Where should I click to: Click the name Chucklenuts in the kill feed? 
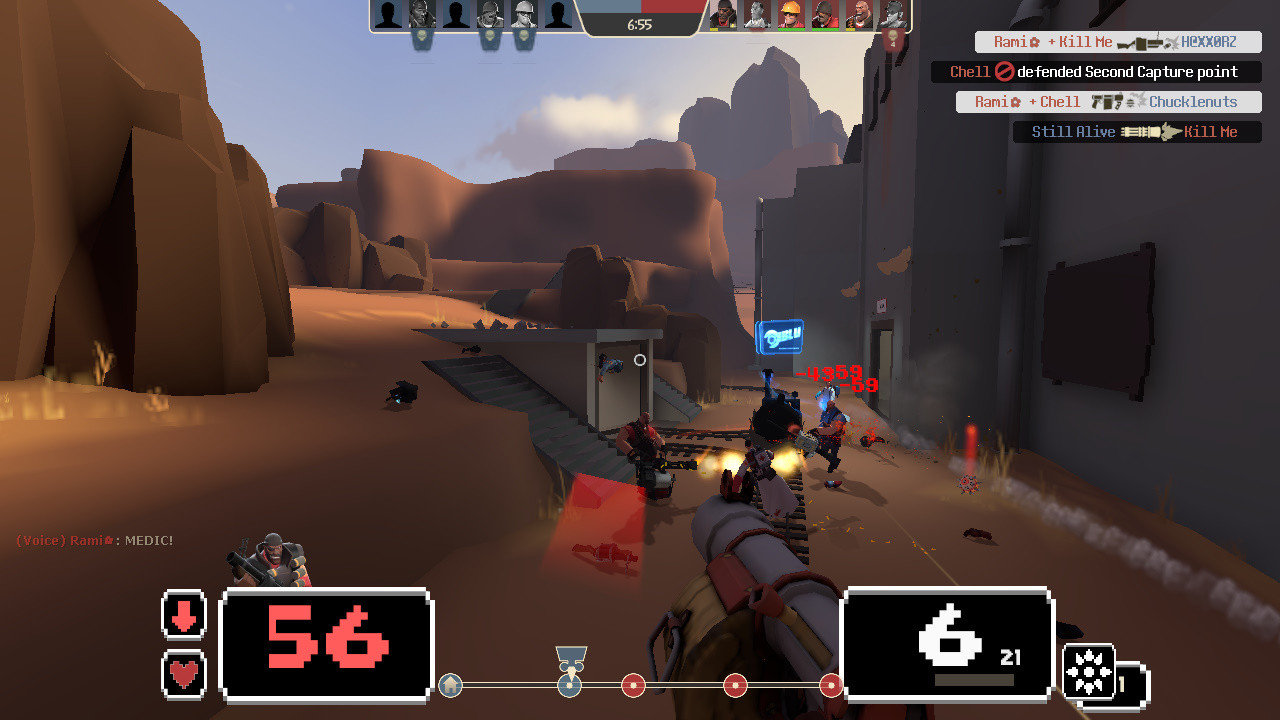1193,102
